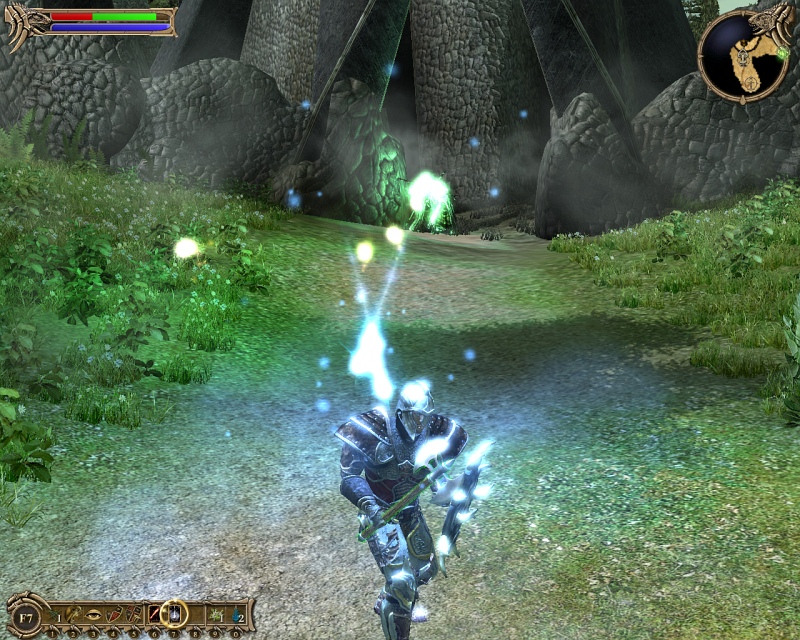Viewport: 800px width, 640px height.
Task: Select the gold-ringed spell card in slot 7
Action: click(174, 612)
